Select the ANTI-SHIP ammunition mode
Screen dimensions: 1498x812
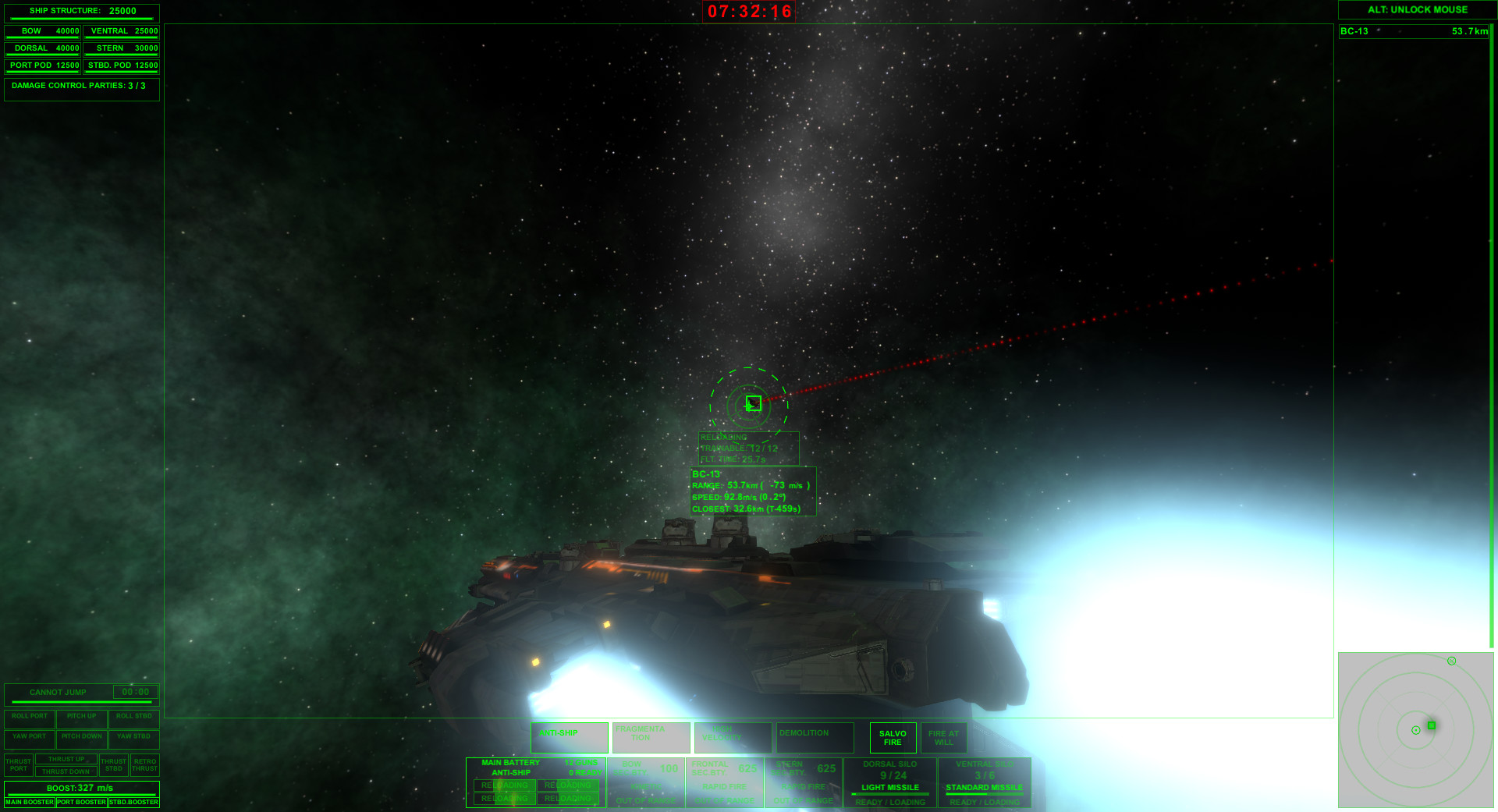pos(569,736)
